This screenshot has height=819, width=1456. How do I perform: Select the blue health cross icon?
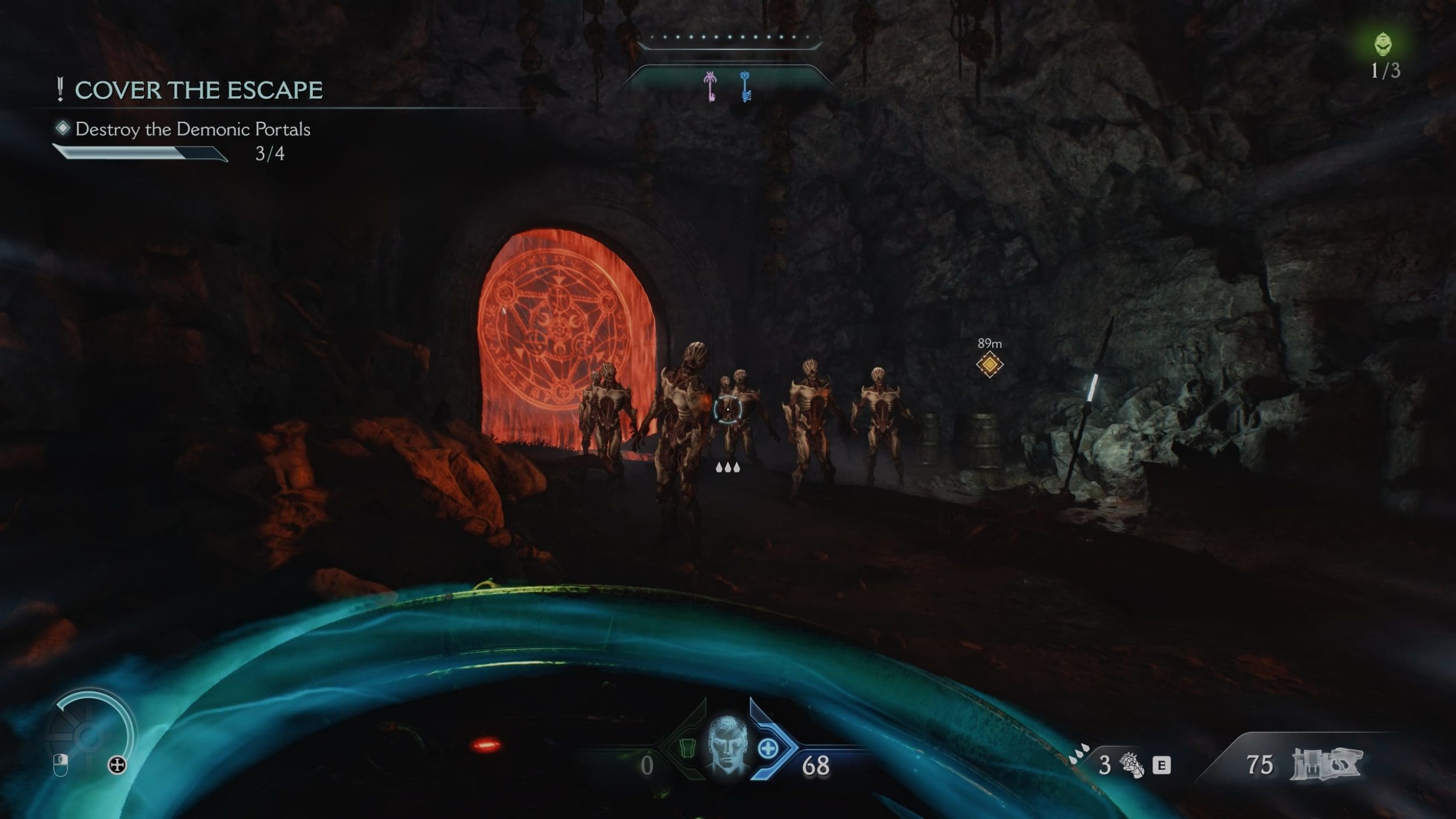coord(768,748)
